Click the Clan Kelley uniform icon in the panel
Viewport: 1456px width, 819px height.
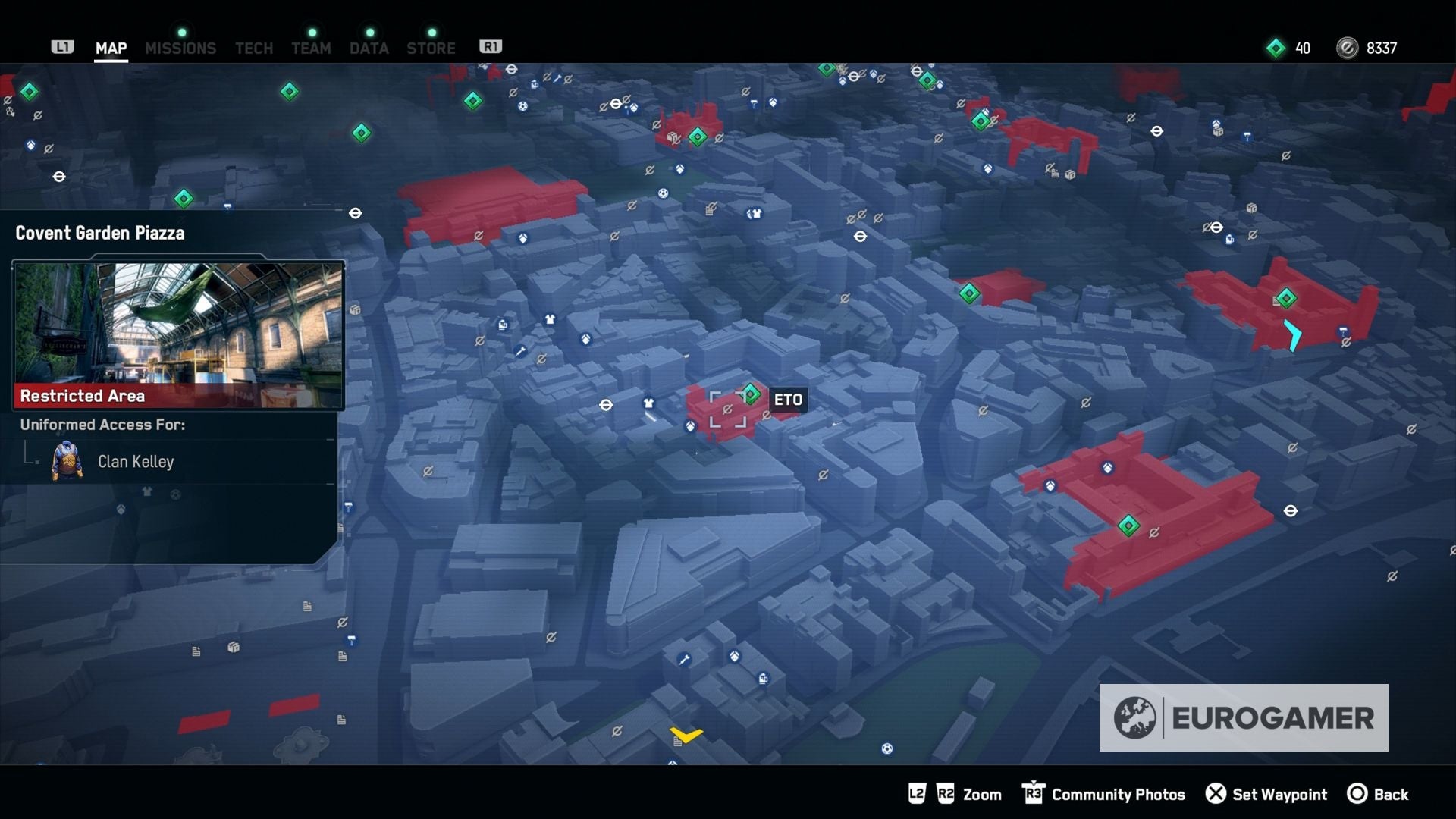(x=67, y=461)
